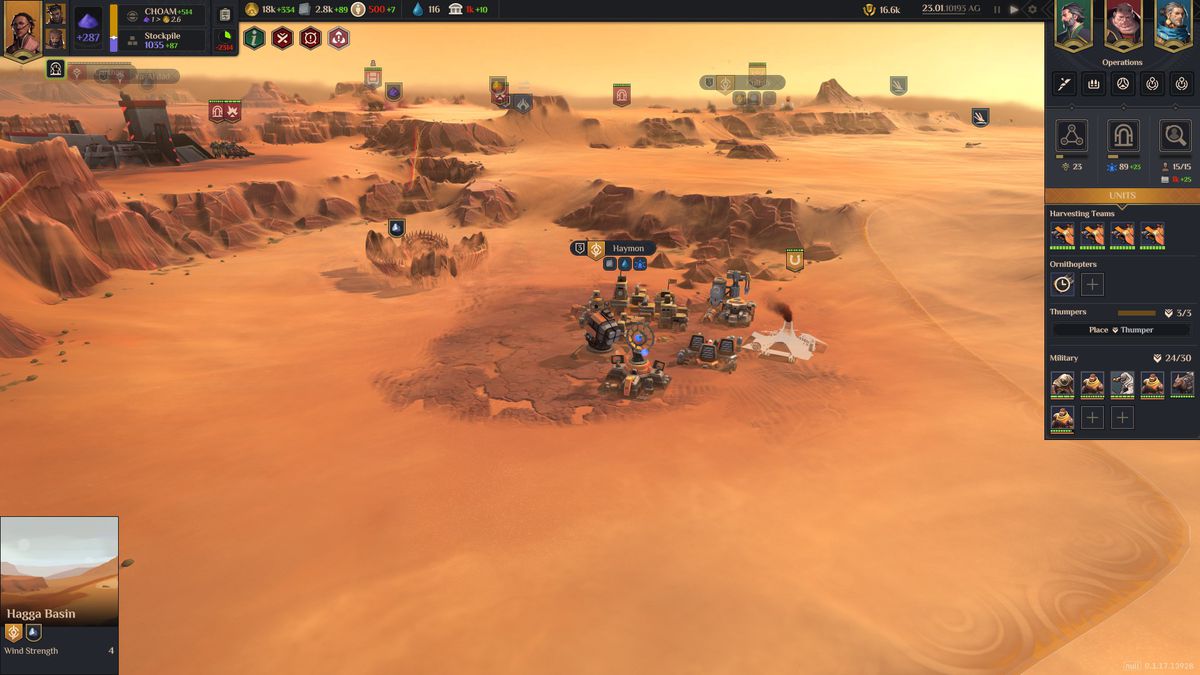The image size is (1200, 675).
Task: Open the arch-shaped panel button
Action: click(x=1123, y=136)
